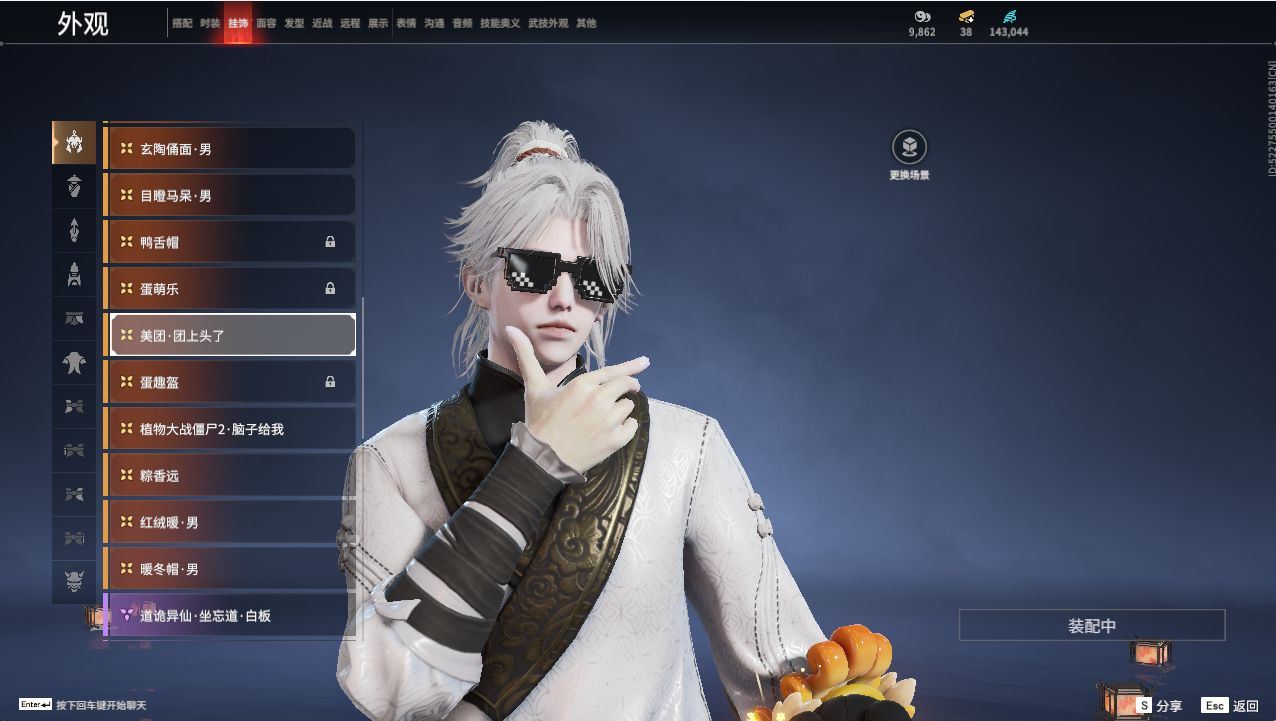Switch to the 时装 tab

coord(210,23)
